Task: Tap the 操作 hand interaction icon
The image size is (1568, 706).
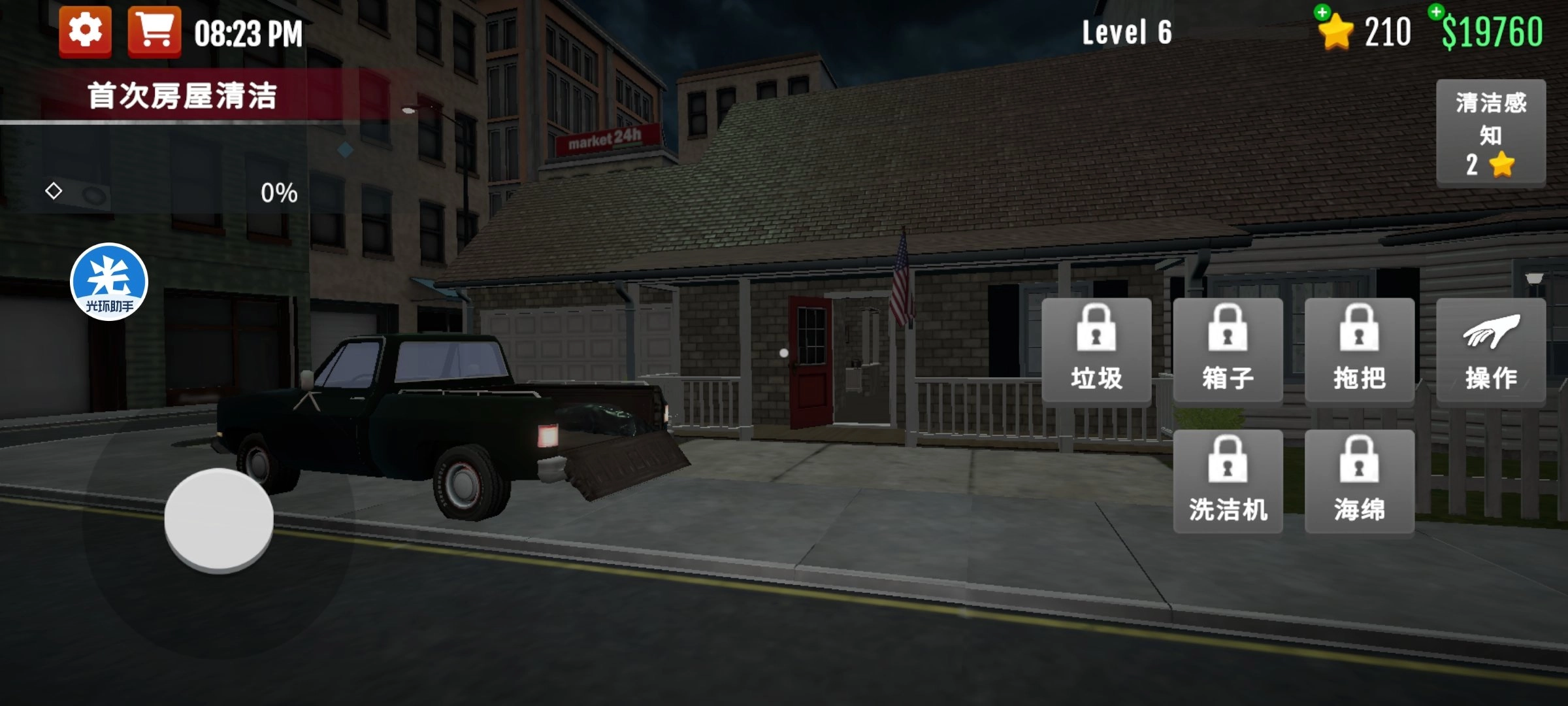Action: (x=1492, y=350)
